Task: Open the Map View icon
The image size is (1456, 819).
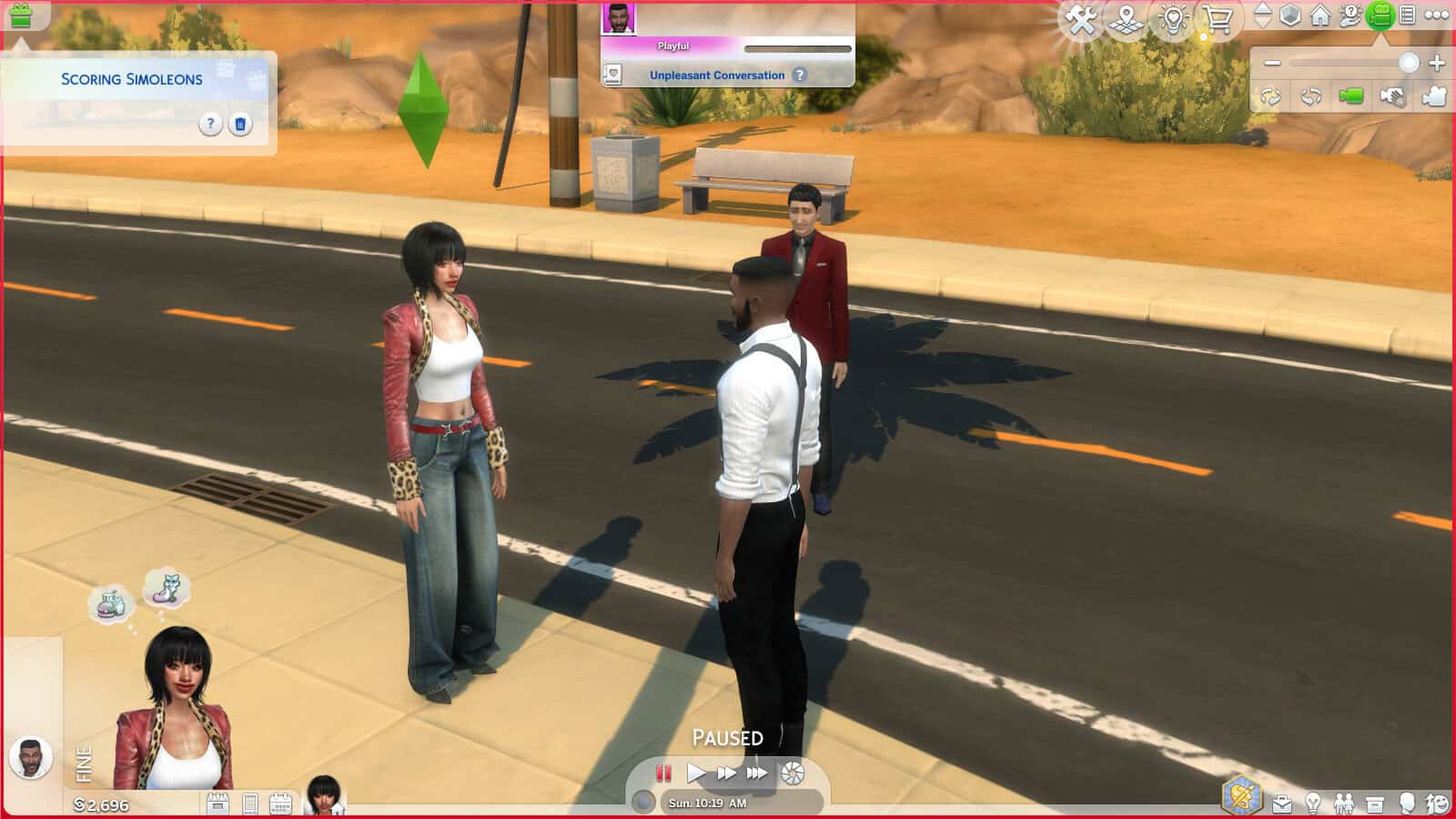Action: 1127,18
